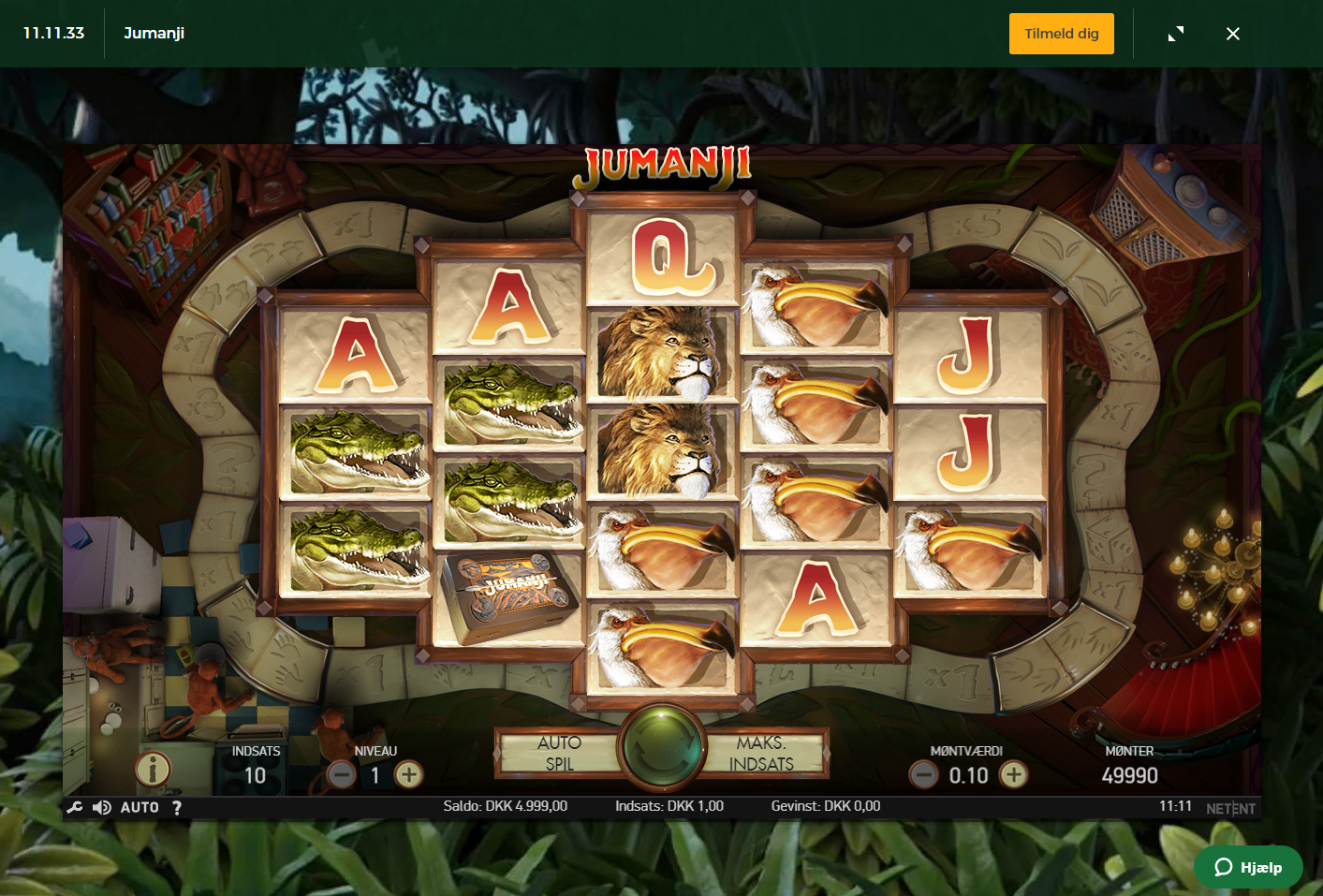
Task: Click the Tilmeld dig sign-up button
Action: tap(1061, 34)
